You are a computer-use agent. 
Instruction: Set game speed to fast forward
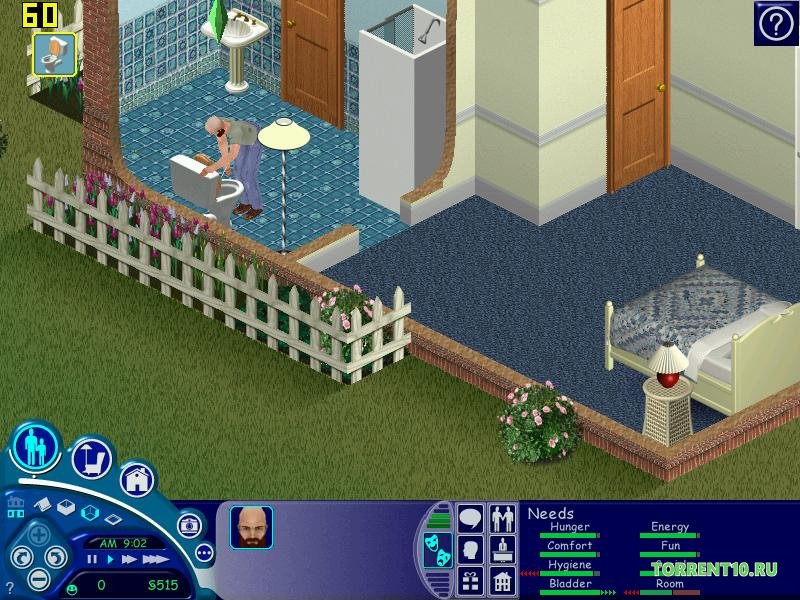[128, 560]
